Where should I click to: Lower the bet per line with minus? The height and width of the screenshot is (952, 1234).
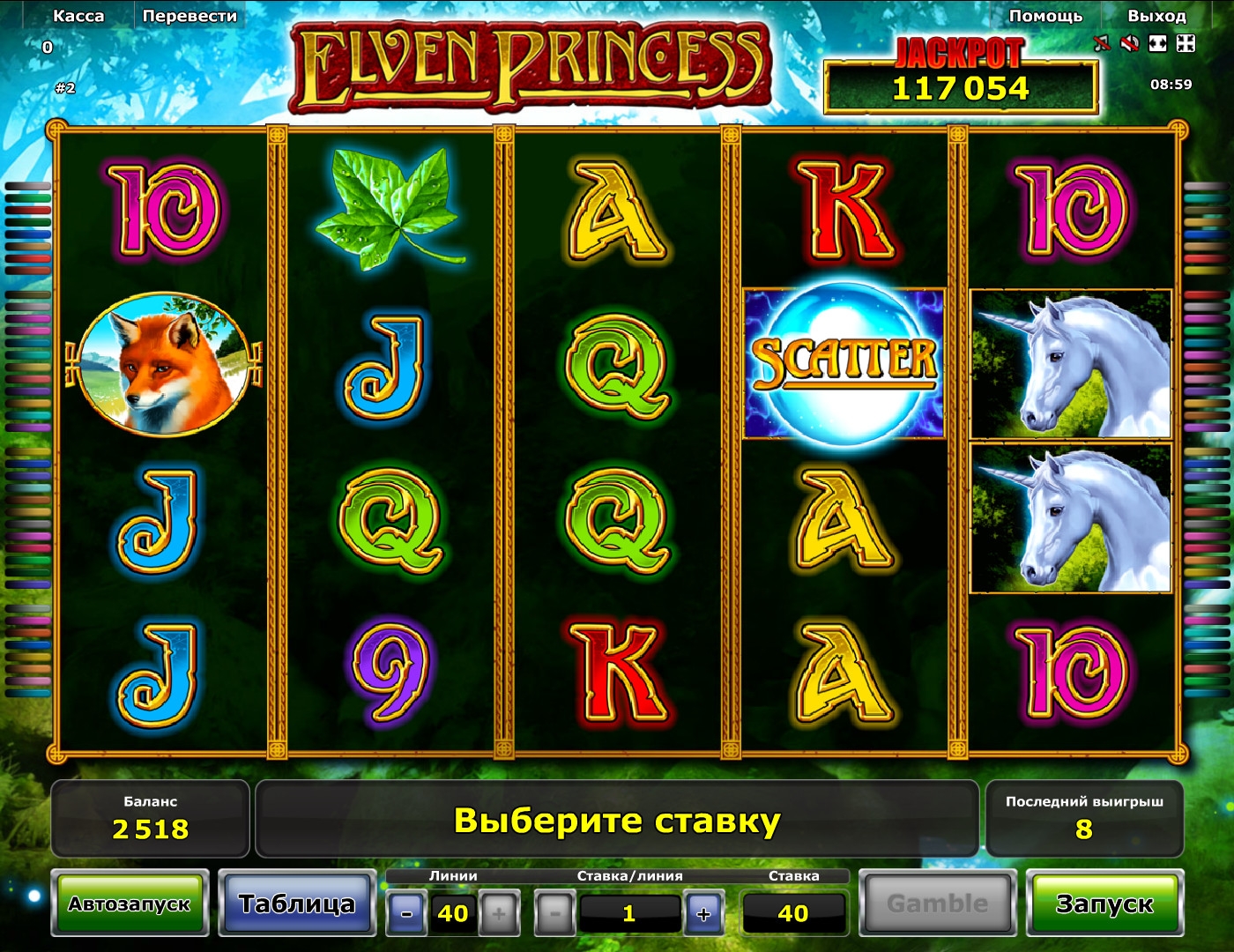click(x=554, y=913)
